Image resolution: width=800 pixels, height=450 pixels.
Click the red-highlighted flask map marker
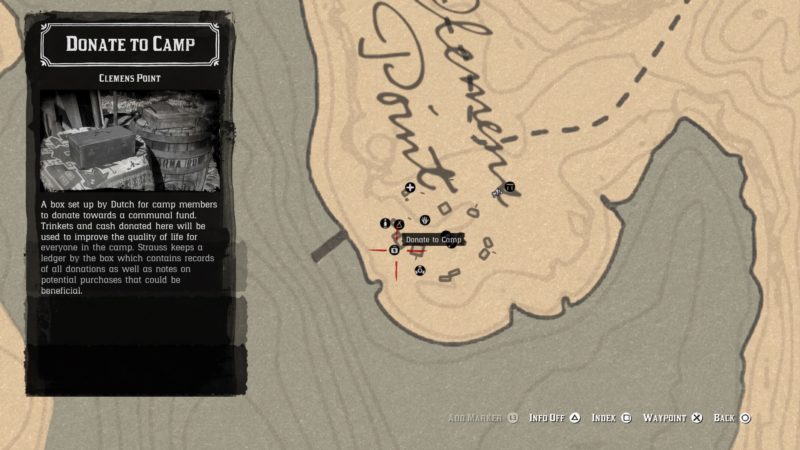pos(399,223)
